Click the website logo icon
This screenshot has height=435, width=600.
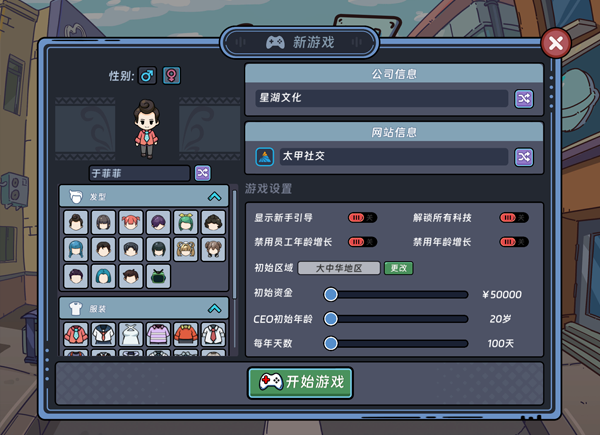pos(265,157)
